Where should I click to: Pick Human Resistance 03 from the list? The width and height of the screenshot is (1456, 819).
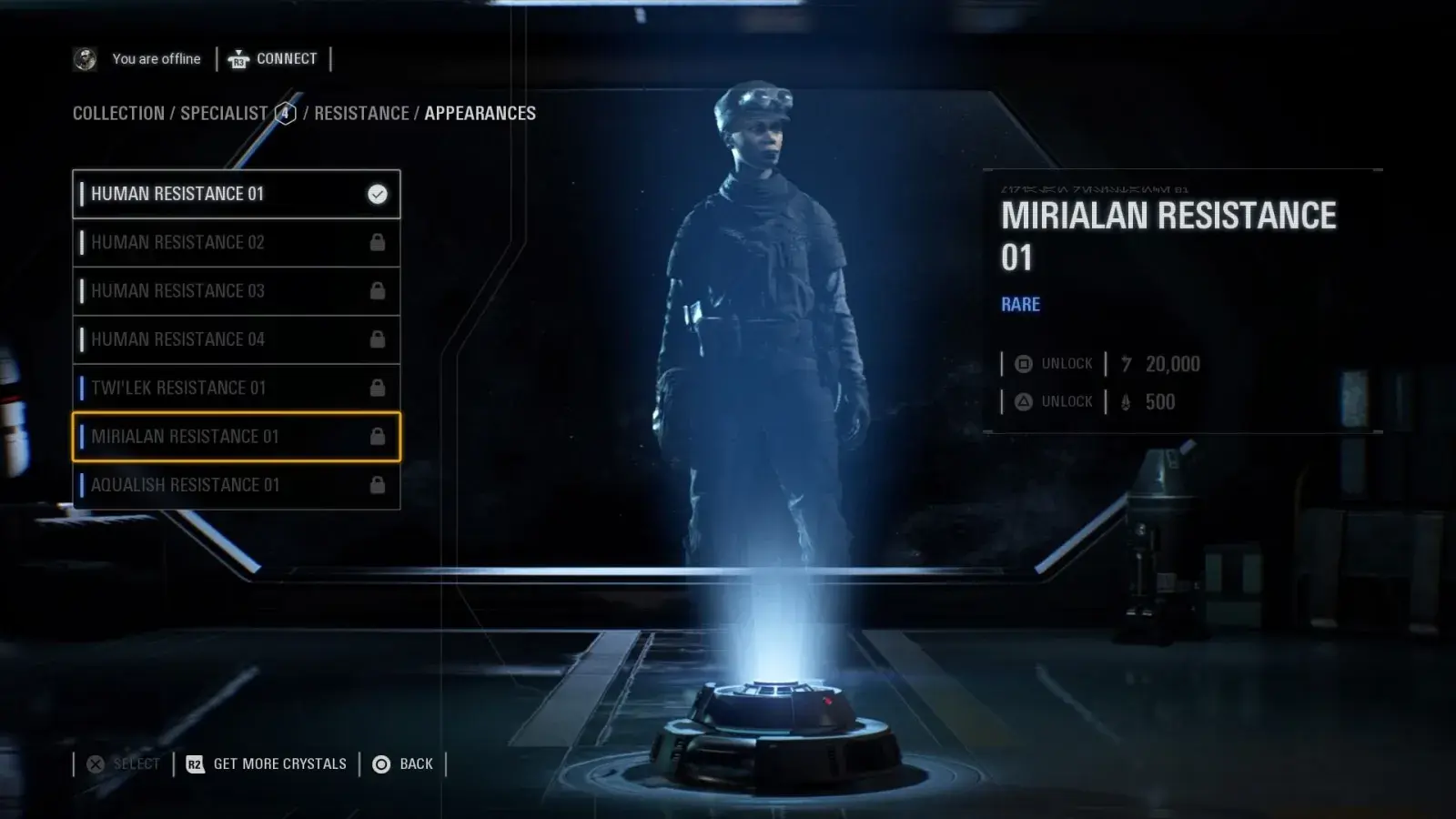(x=236, y=291)
